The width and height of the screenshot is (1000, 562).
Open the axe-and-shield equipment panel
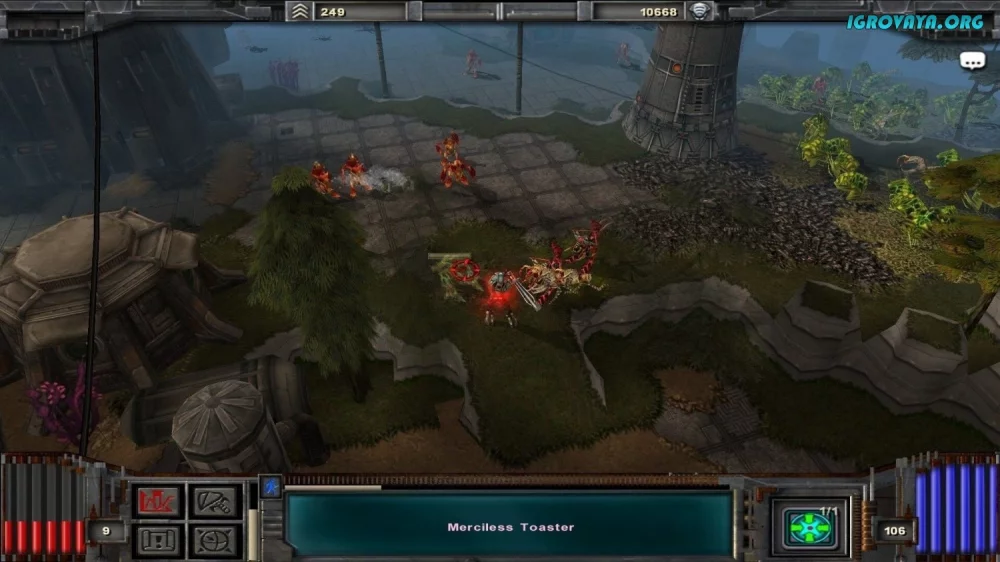[215, 501]
